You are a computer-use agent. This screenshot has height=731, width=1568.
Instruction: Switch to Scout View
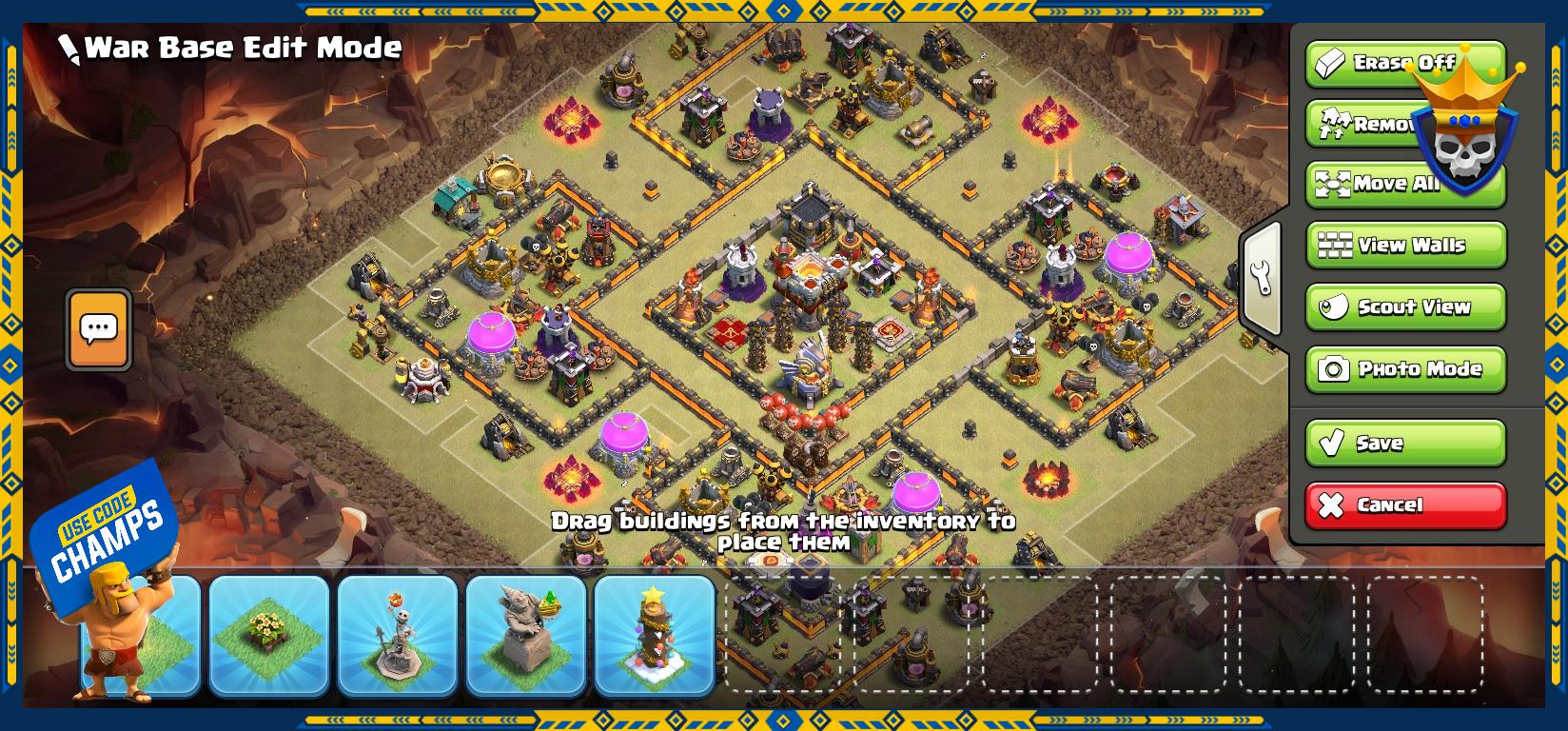1405,306
